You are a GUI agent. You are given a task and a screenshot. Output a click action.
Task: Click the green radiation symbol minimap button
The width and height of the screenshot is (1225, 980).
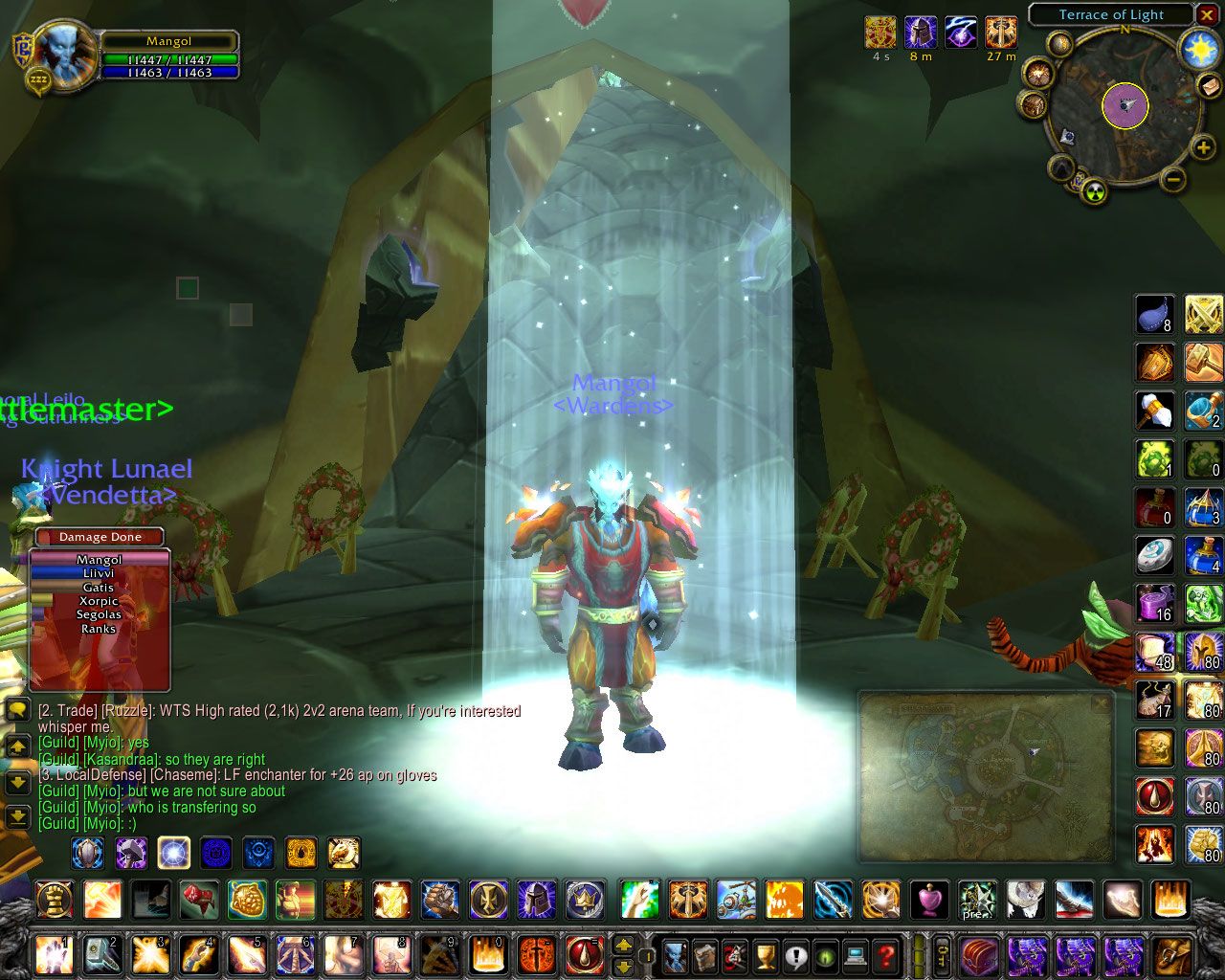(x=1094, y=191)
